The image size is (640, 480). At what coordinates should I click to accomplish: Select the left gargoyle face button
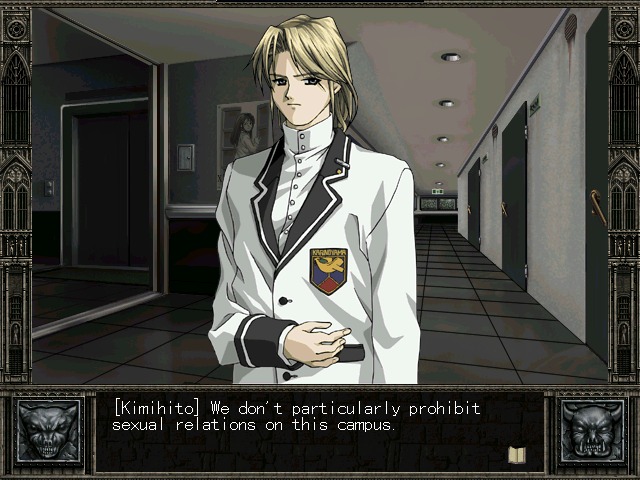(48, 432)
